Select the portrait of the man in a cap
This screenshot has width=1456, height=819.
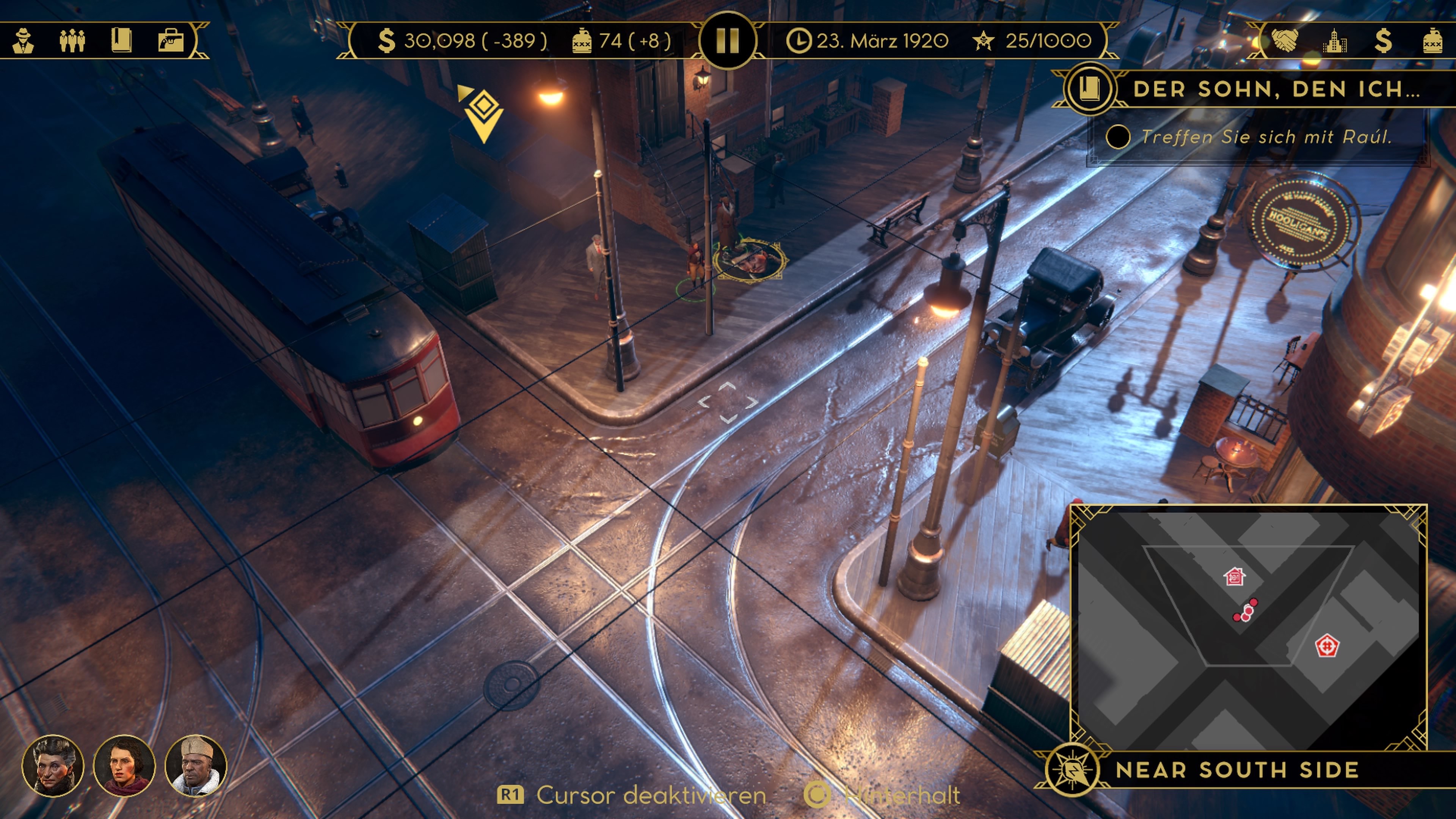coord(196,766)
